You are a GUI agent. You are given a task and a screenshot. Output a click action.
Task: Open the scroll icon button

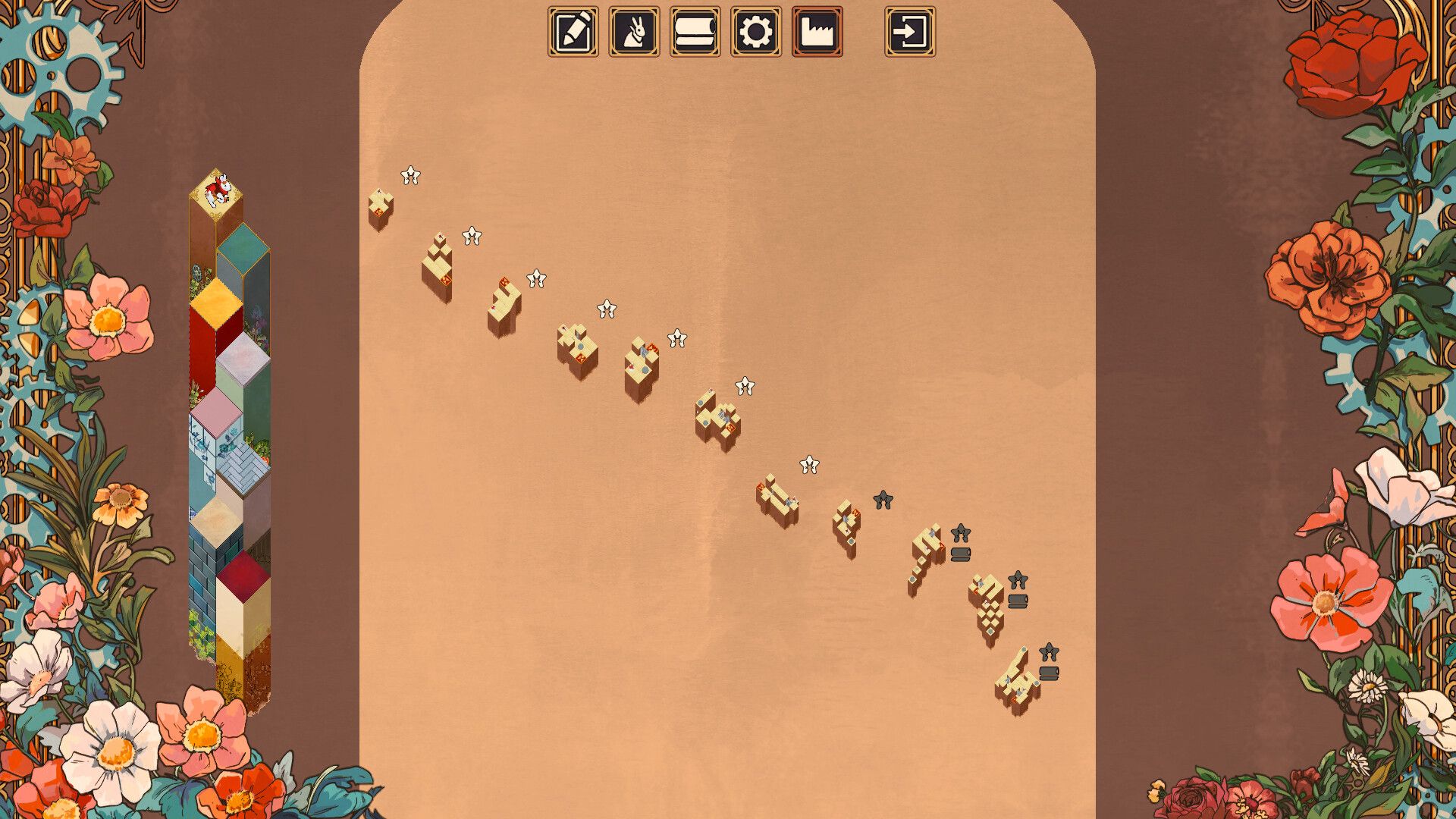pyautogui.click(x=695, y=32)
